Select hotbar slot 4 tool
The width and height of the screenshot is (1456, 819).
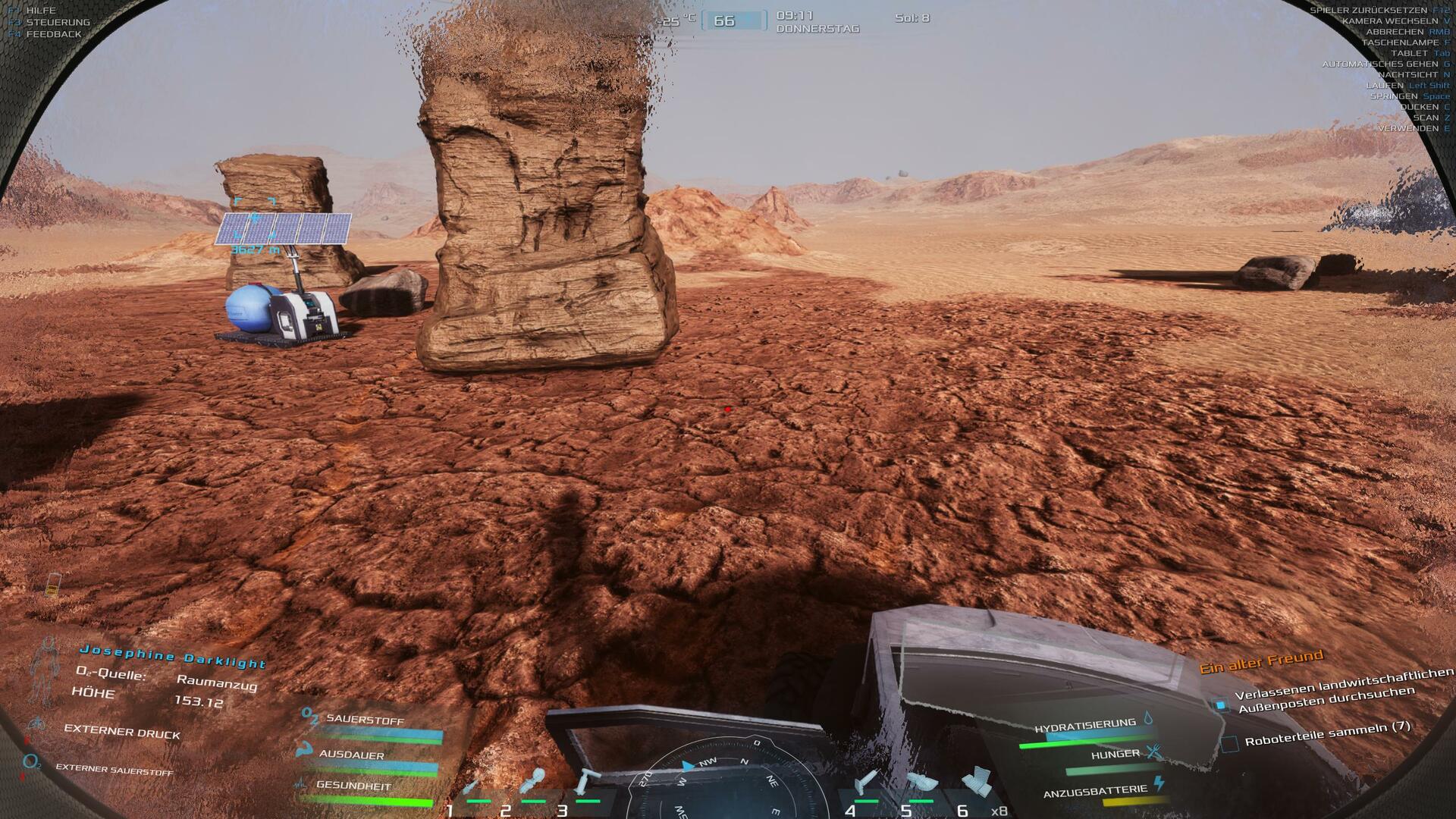(x=865, y=783)
